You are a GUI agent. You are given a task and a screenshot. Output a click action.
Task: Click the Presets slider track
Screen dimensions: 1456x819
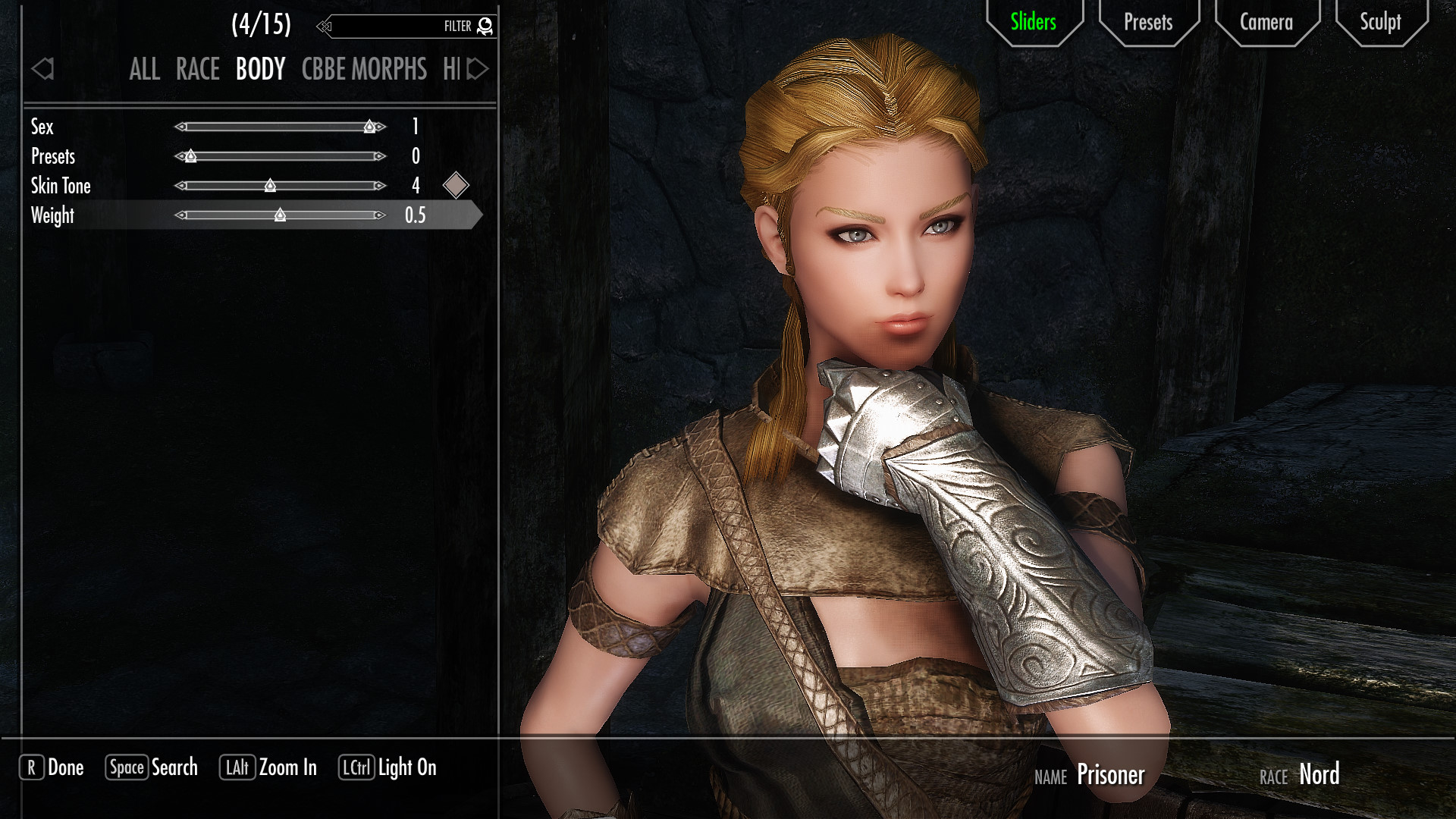[x=281, y=157]
